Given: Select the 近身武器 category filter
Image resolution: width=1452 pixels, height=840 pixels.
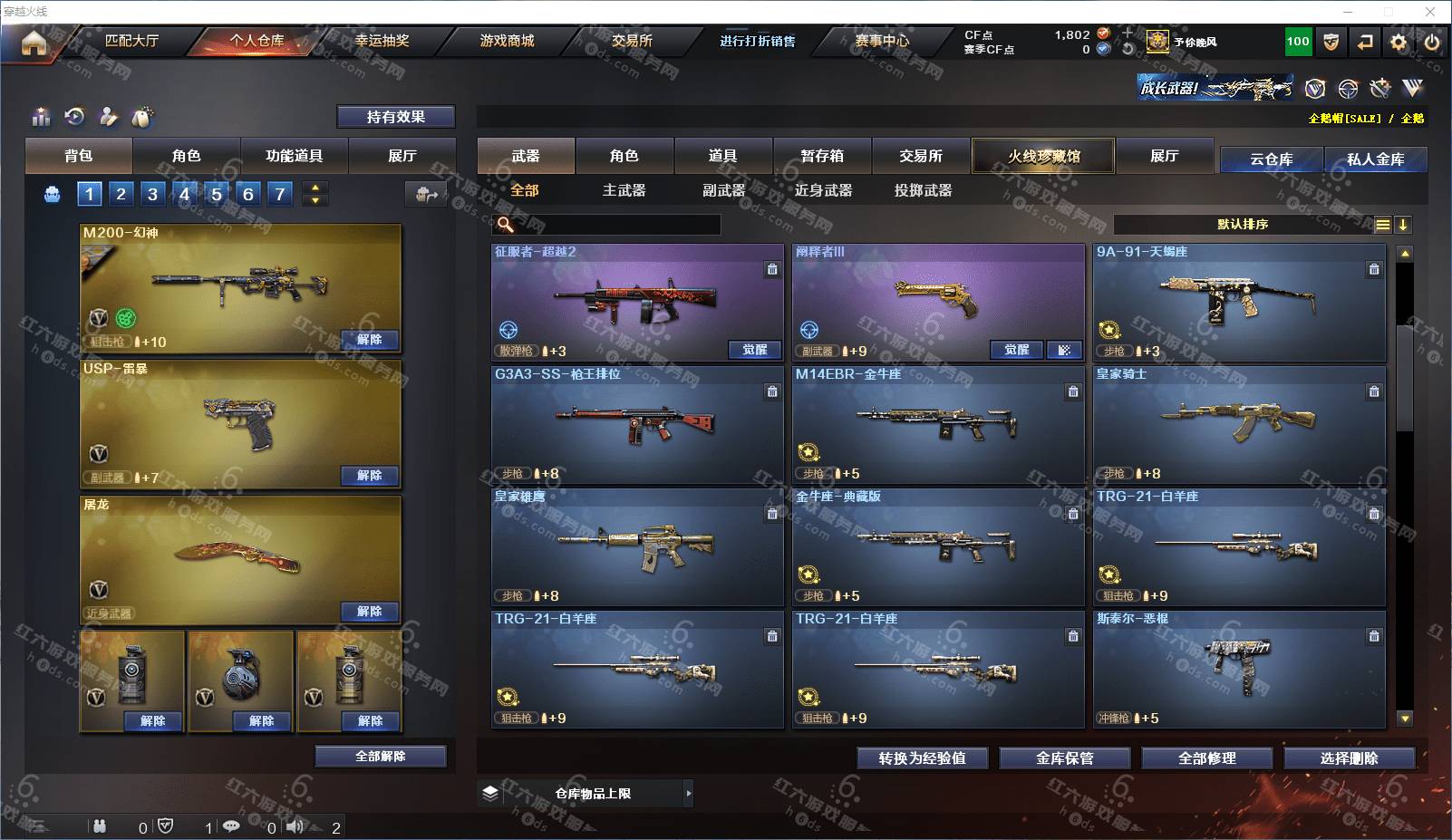Looking at the screenshot, I should [823, 190].
